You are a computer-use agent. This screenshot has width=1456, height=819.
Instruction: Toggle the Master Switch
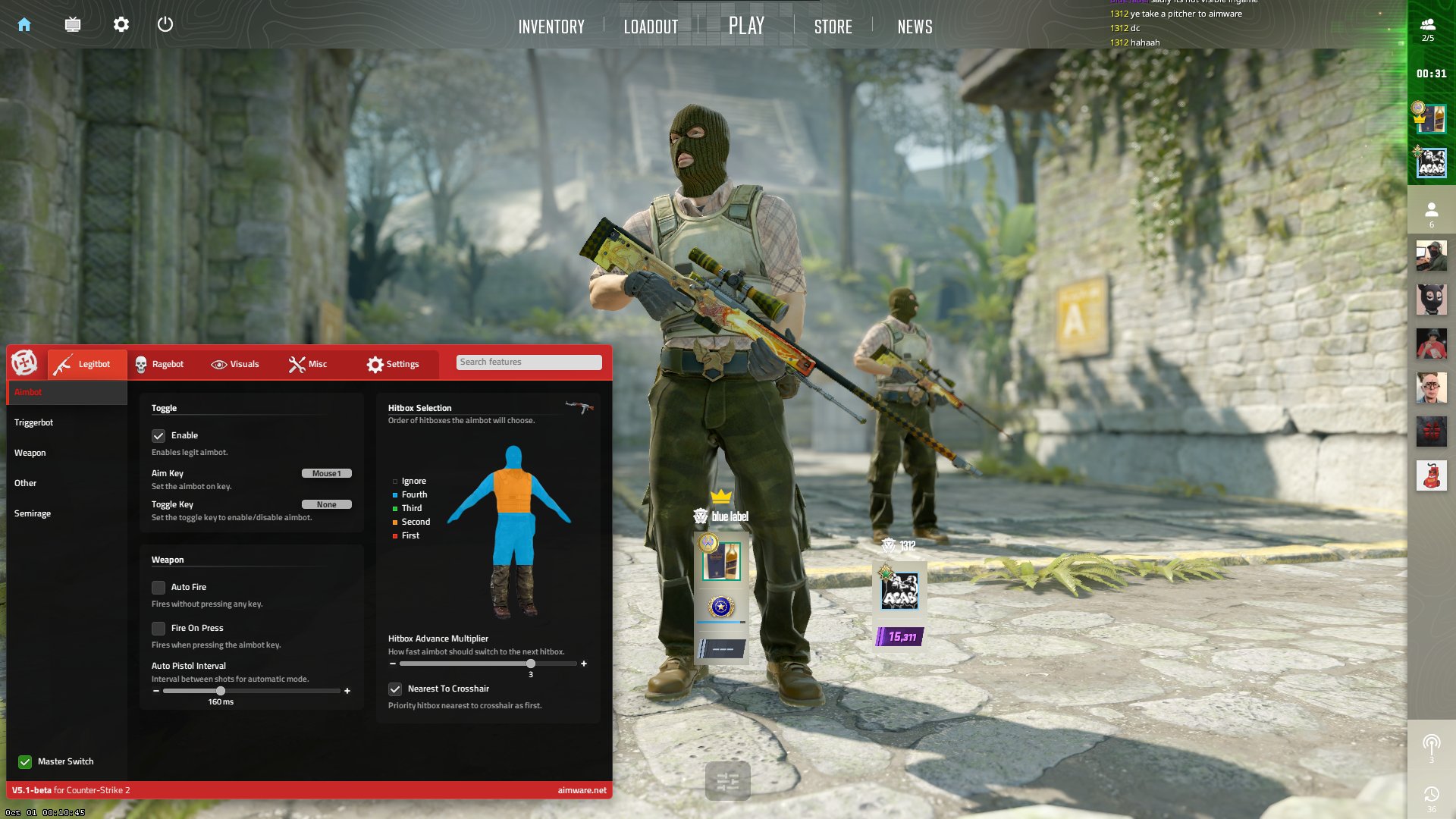(25, 761)
